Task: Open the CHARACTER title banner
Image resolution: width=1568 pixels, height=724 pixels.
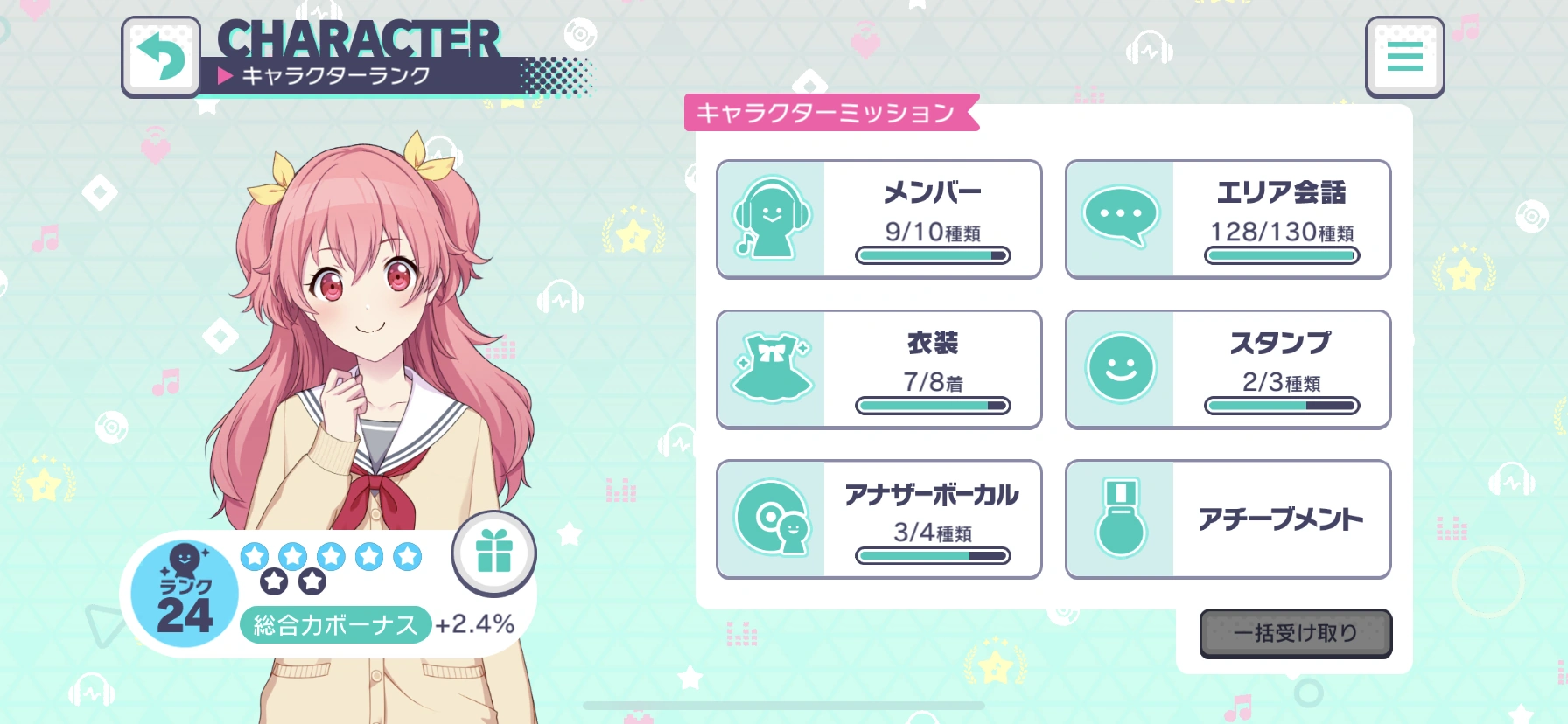Action: point(359,38)
